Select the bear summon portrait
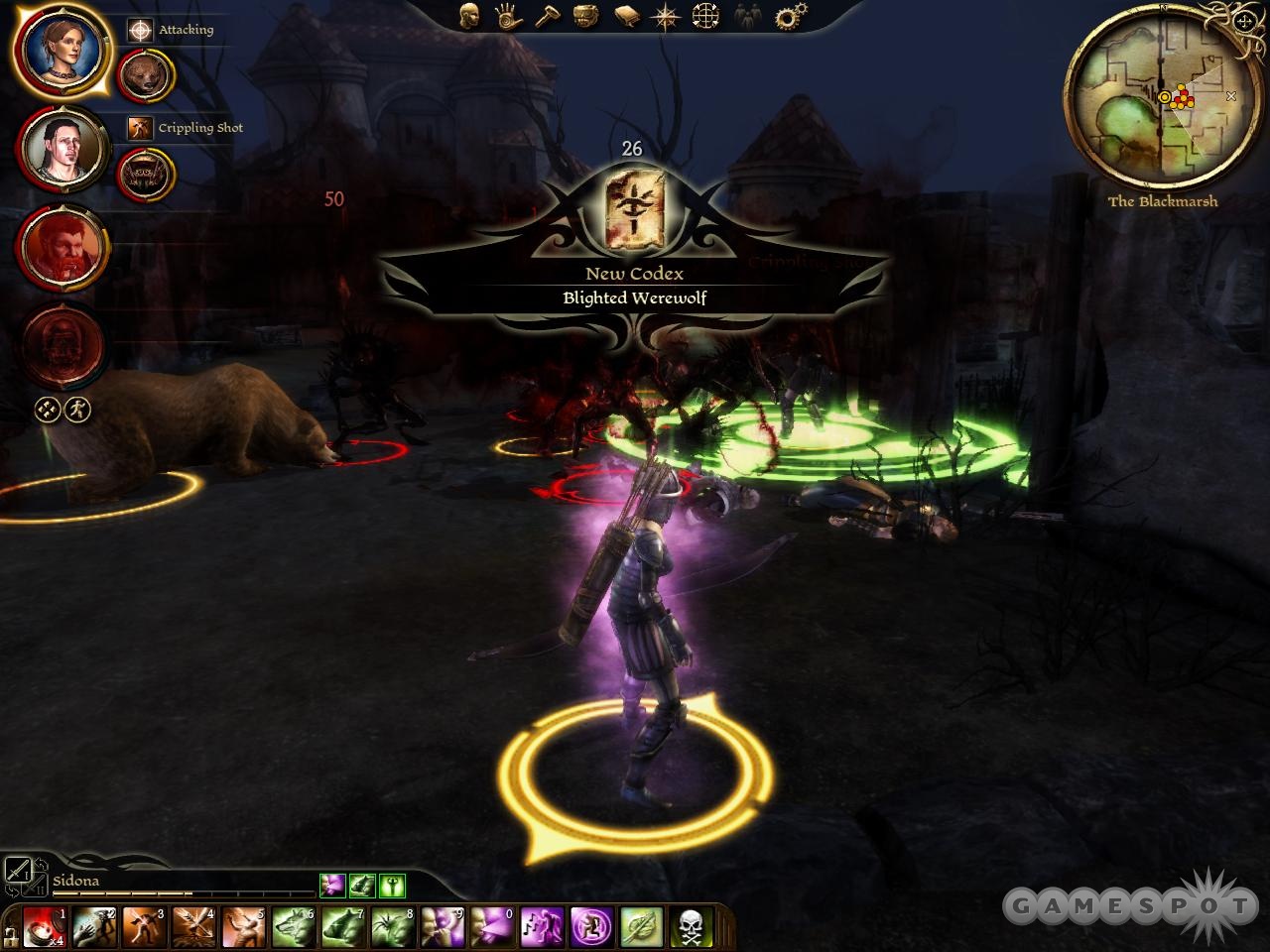This screenshot has width=1270, height=952. click(x=147, y=75)
